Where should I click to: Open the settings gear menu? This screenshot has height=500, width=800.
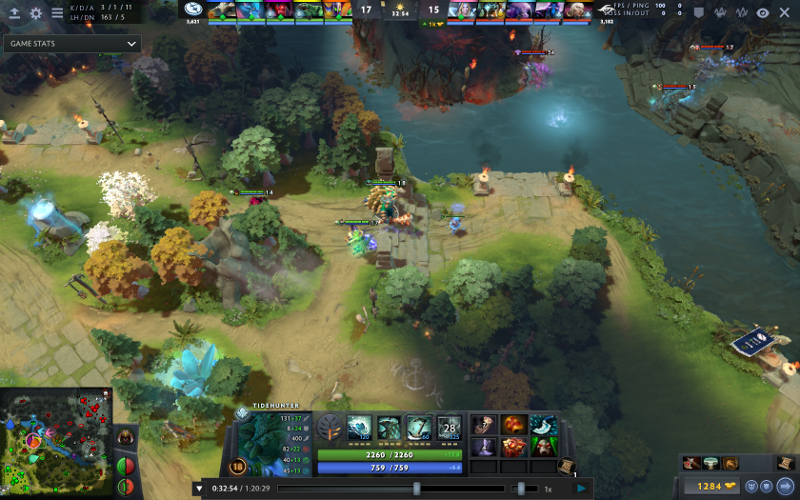click(x=36, y=14)
